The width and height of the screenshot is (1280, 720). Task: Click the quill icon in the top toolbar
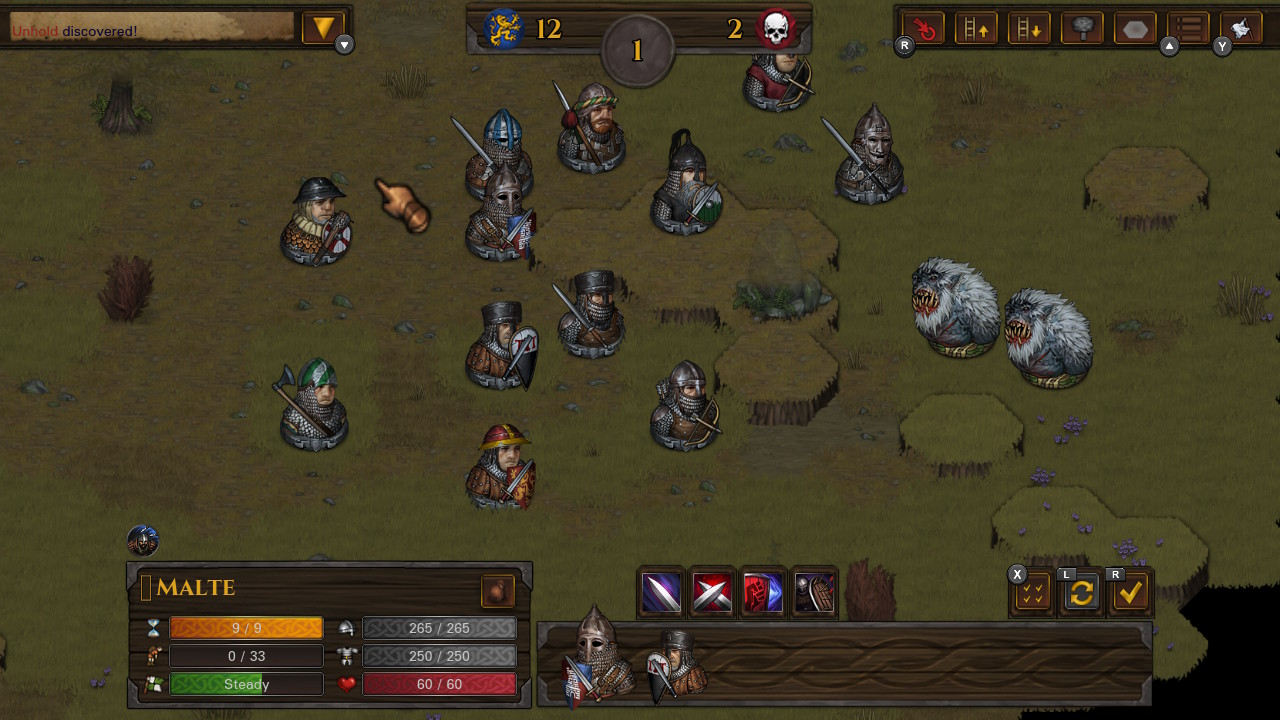click(1240, 27)
